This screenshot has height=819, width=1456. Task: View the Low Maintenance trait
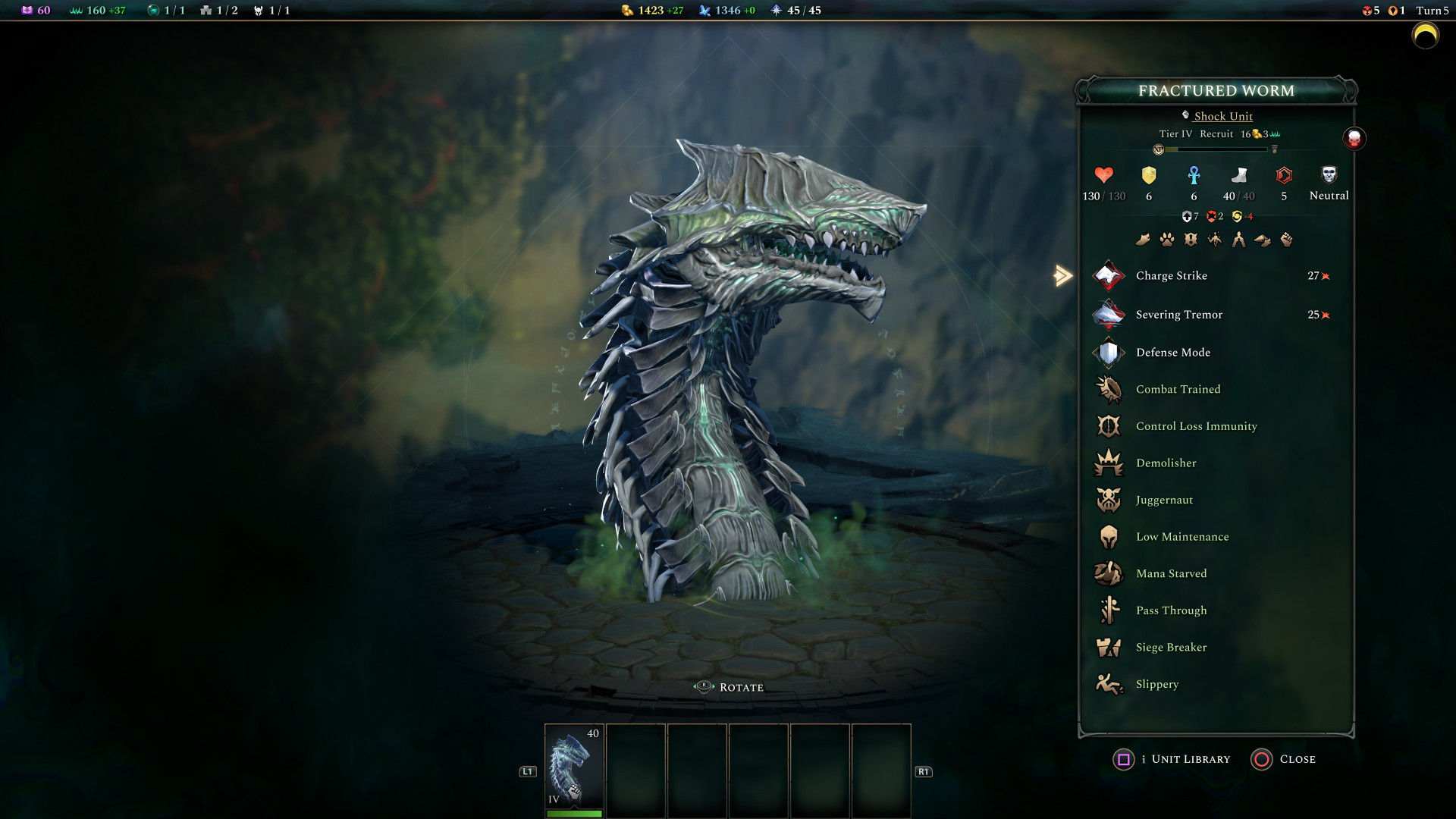click(1181, 537)
